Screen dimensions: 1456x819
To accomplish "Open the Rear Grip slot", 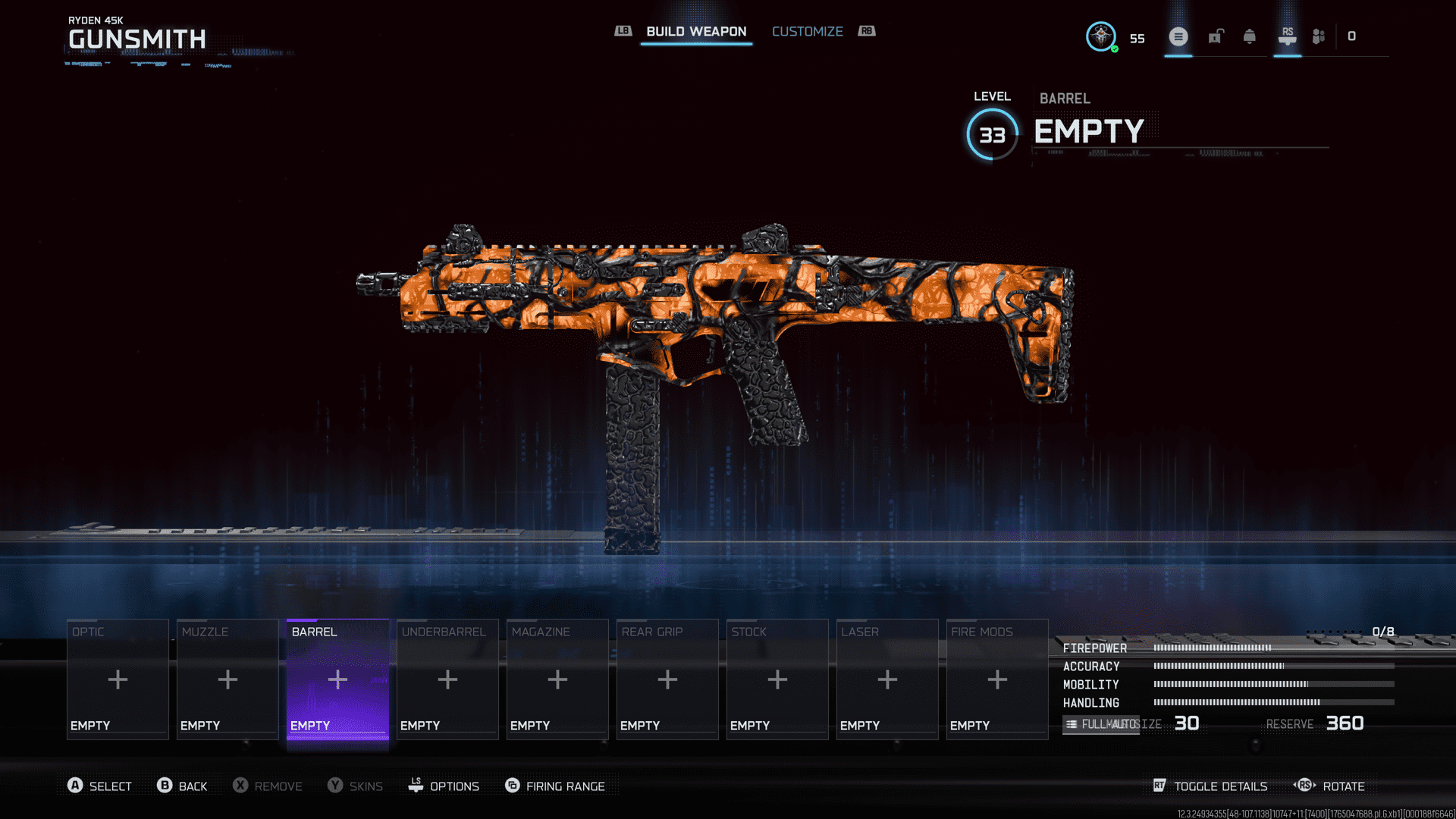I will pos(667,679).
